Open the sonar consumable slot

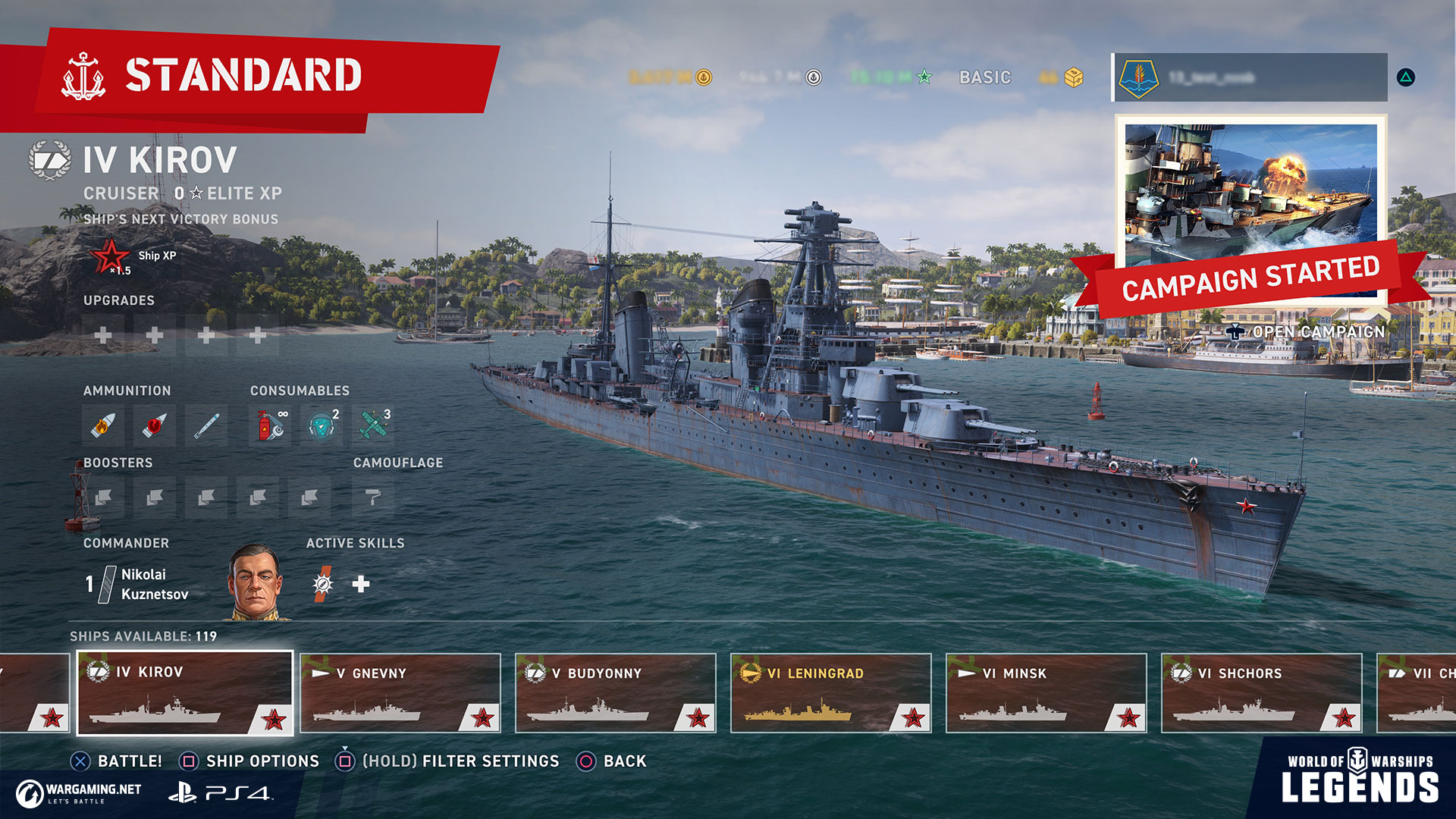(x=322, y=425)
